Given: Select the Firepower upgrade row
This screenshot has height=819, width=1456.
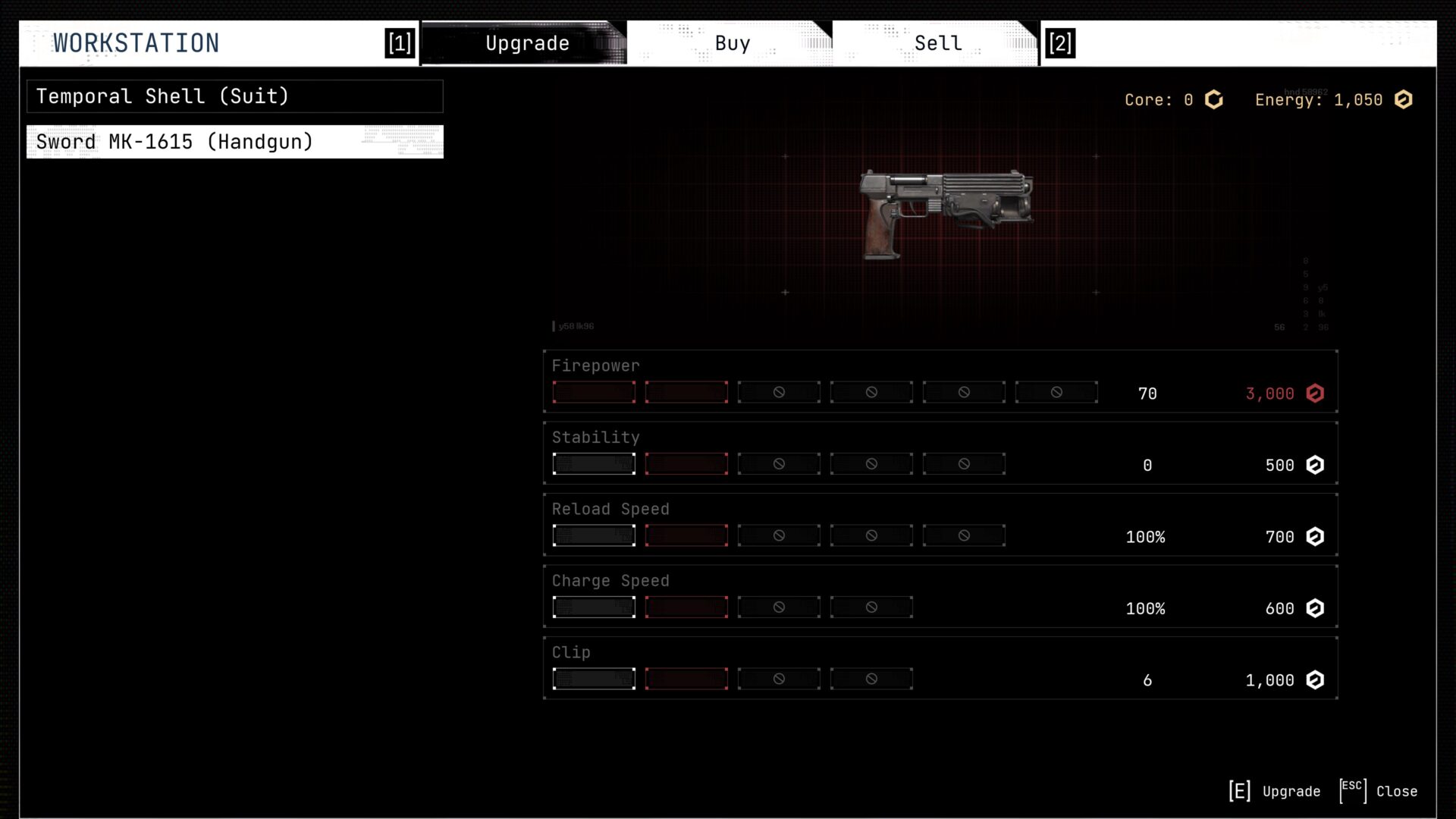Looking at the screenshot, I should tap(940, 381).
